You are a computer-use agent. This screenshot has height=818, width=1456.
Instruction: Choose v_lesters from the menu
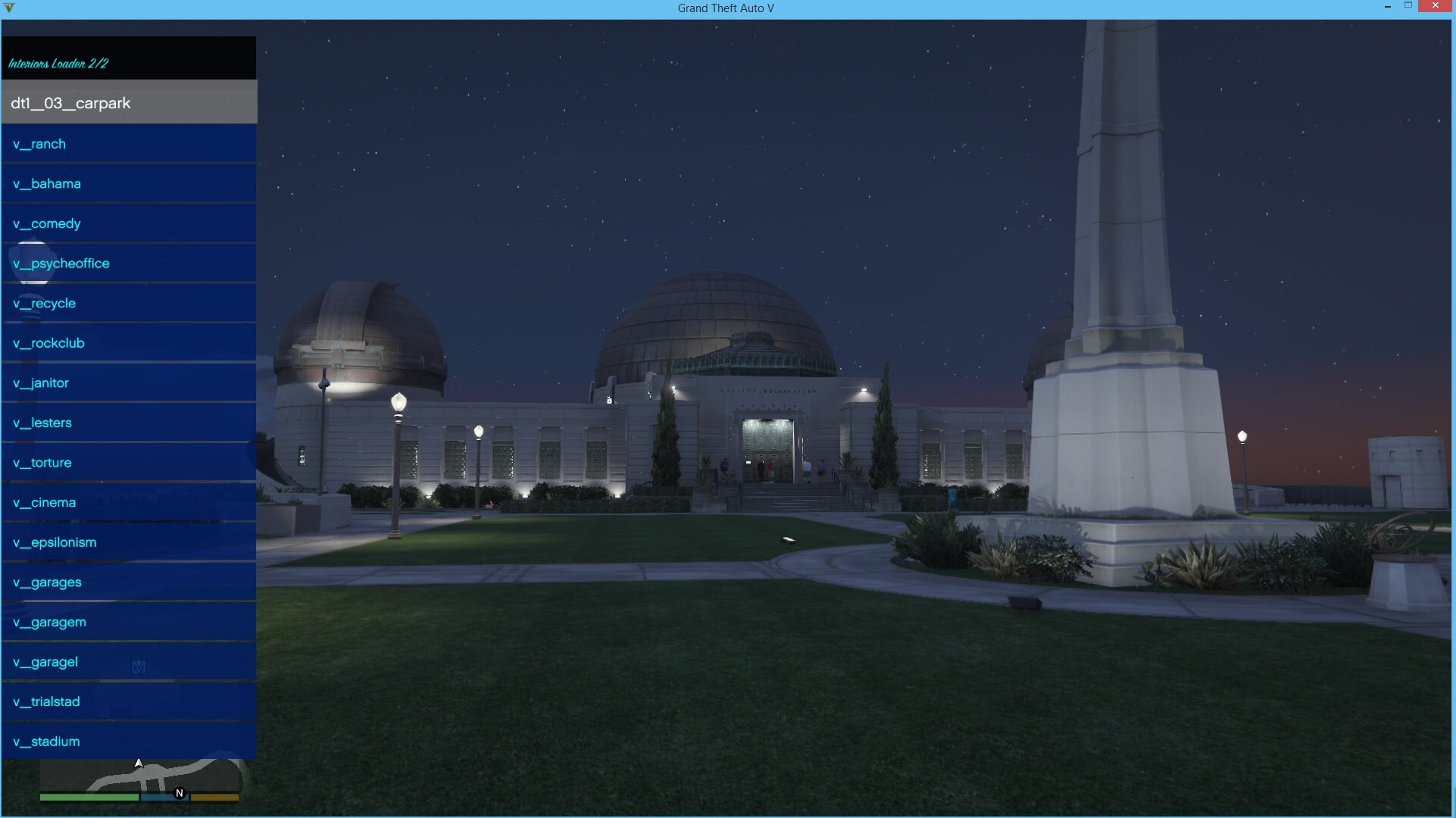(x=129, y=423)
